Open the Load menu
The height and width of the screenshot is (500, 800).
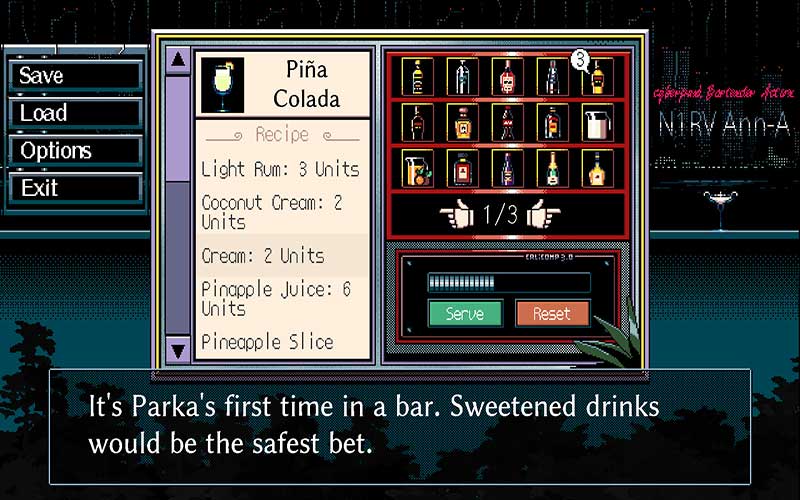[75, 113]
